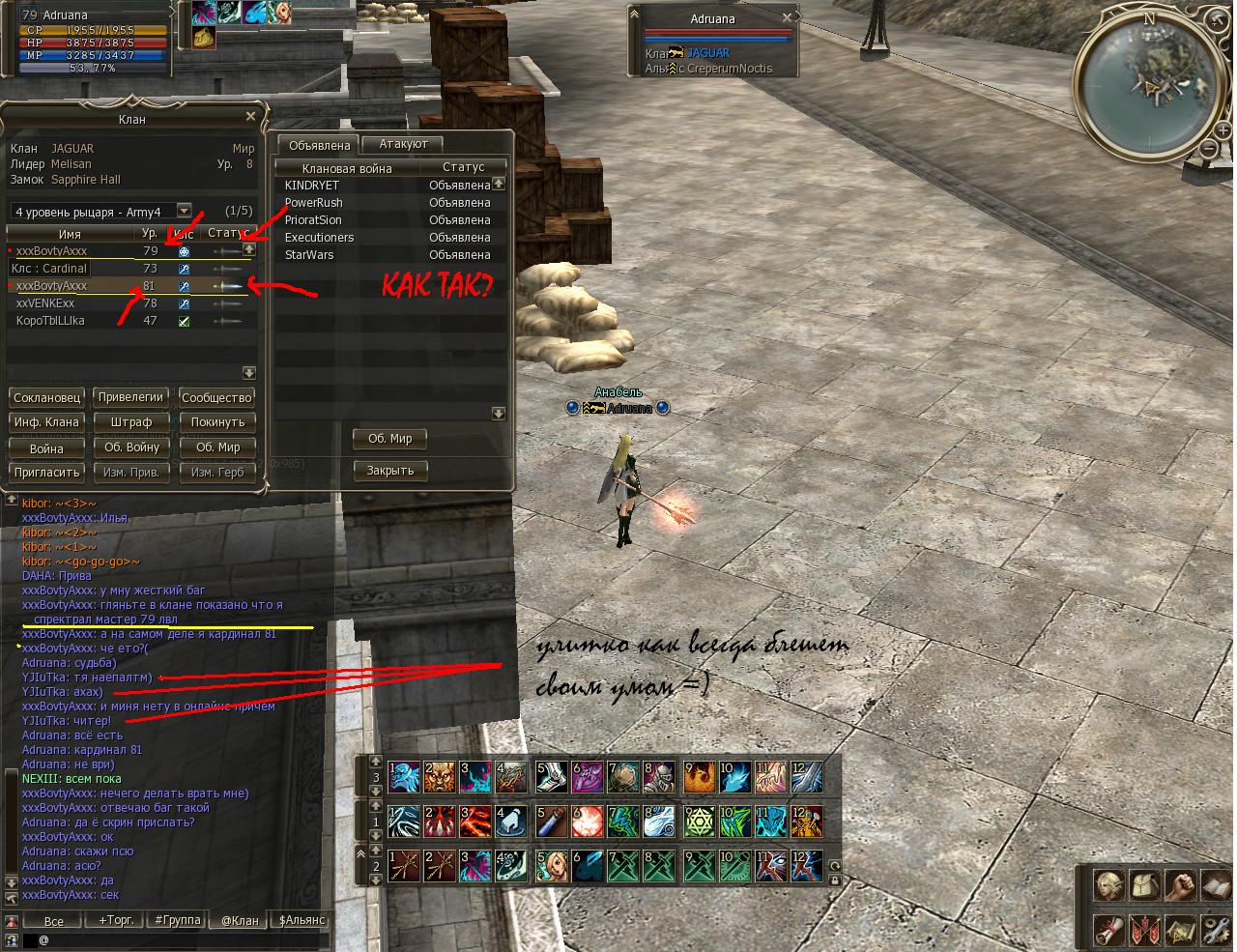Open Инф. Клана

click(46, 422)
